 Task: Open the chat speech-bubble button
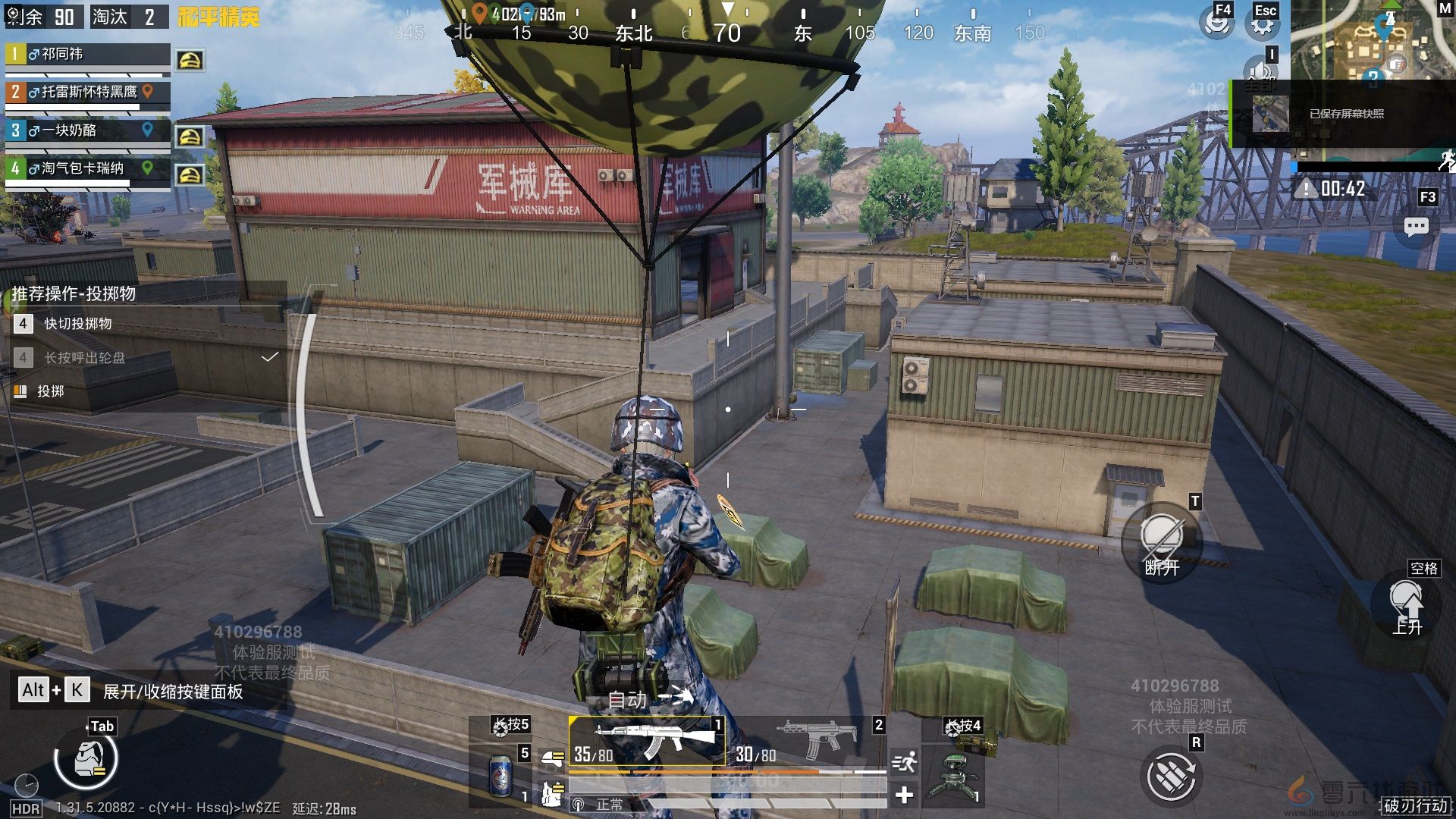pyautogui.click(x=1416, y=227)
